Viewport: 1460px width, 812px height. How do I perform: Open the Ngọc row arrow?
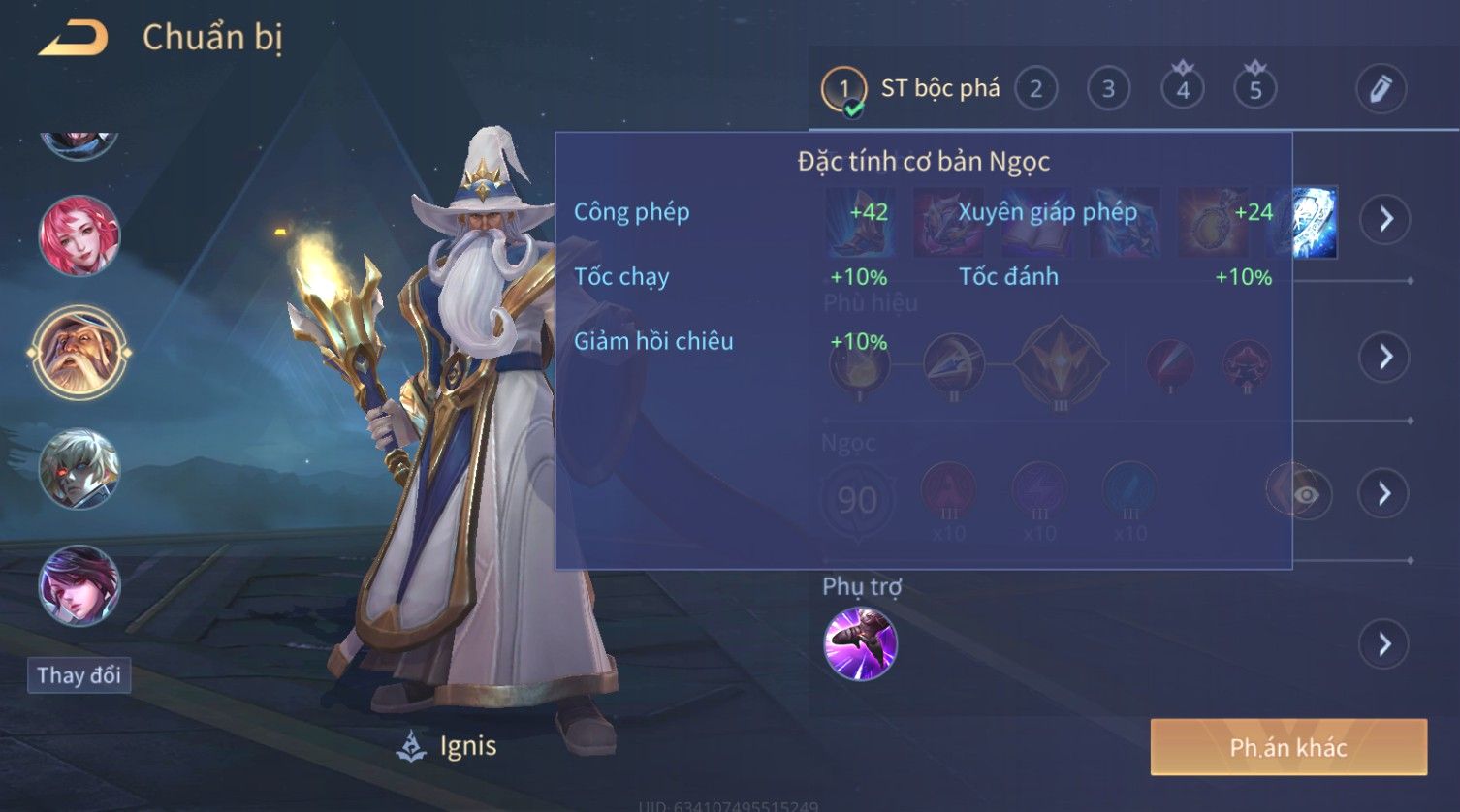click(1384, 494)
